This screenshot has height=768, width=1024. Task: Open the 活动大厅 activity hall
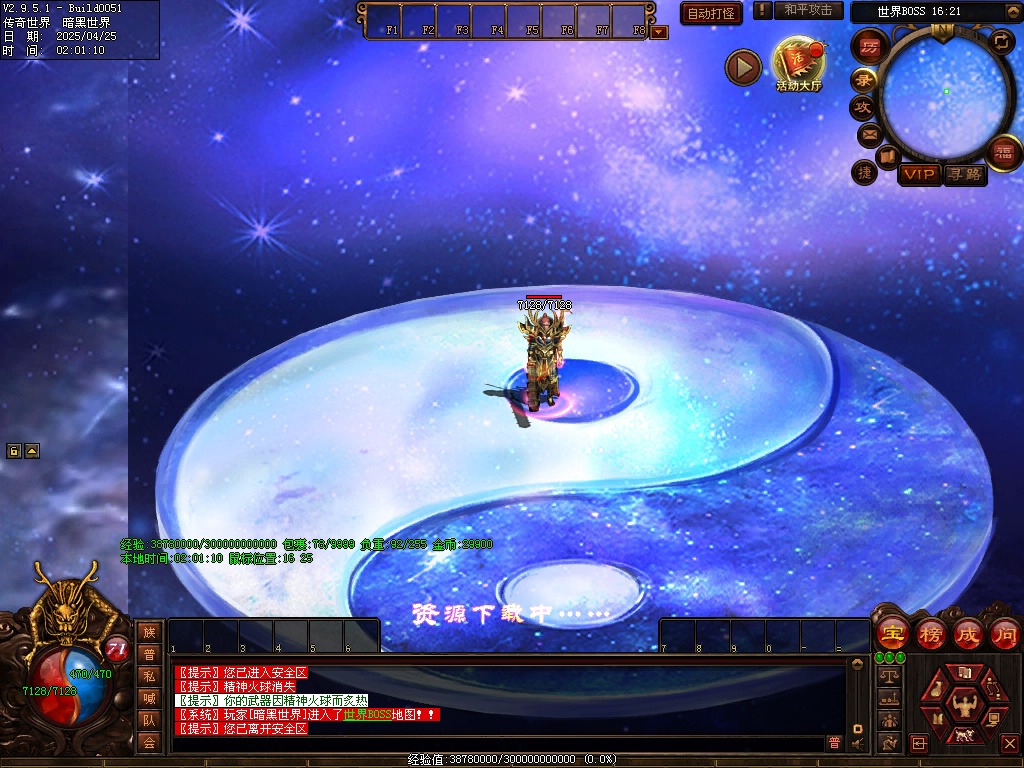pos(798,63)
